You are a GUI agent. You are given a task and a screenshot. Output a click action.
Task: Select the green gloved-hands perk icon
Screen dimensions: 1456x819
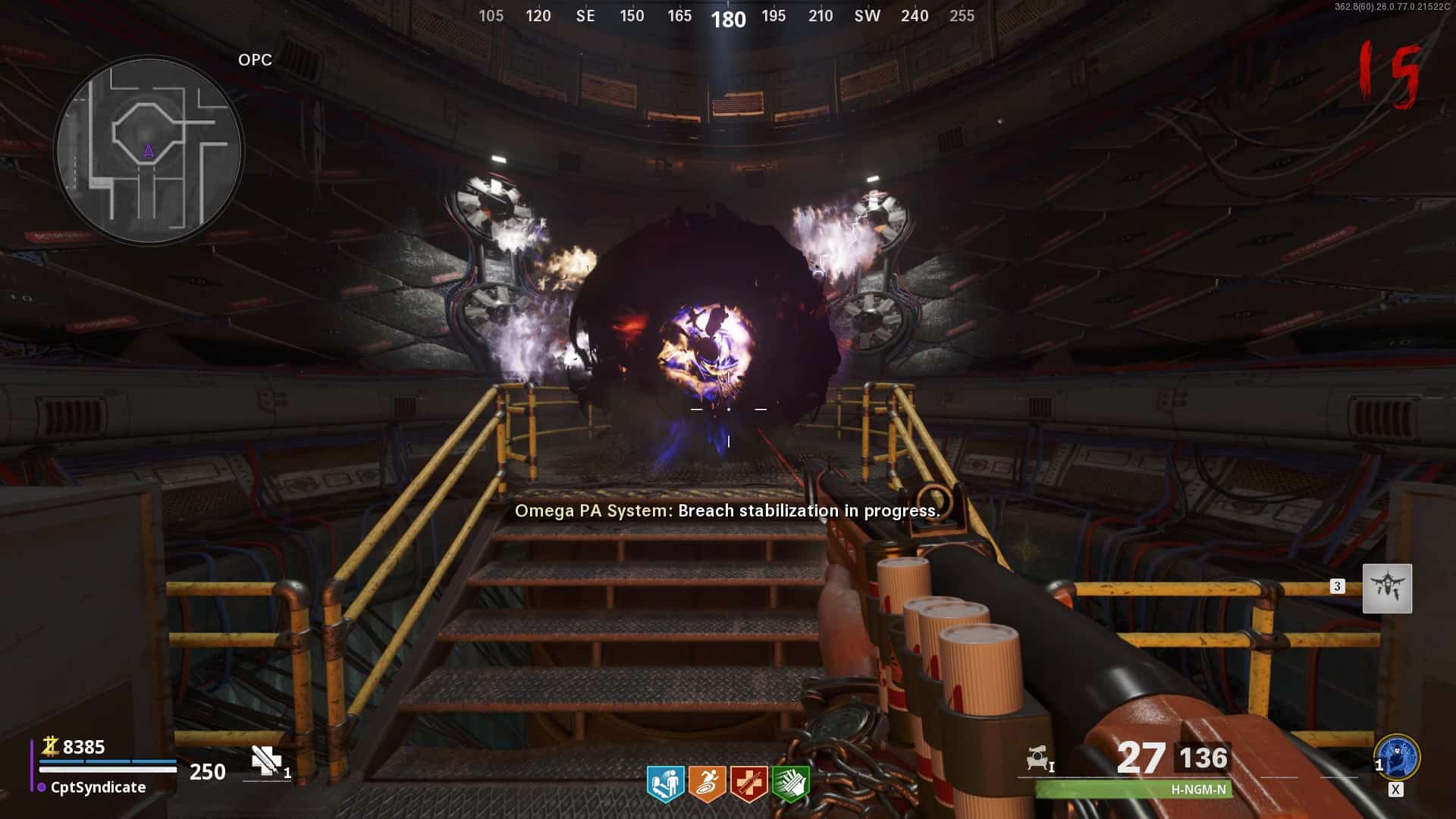(x=790, y=783)
